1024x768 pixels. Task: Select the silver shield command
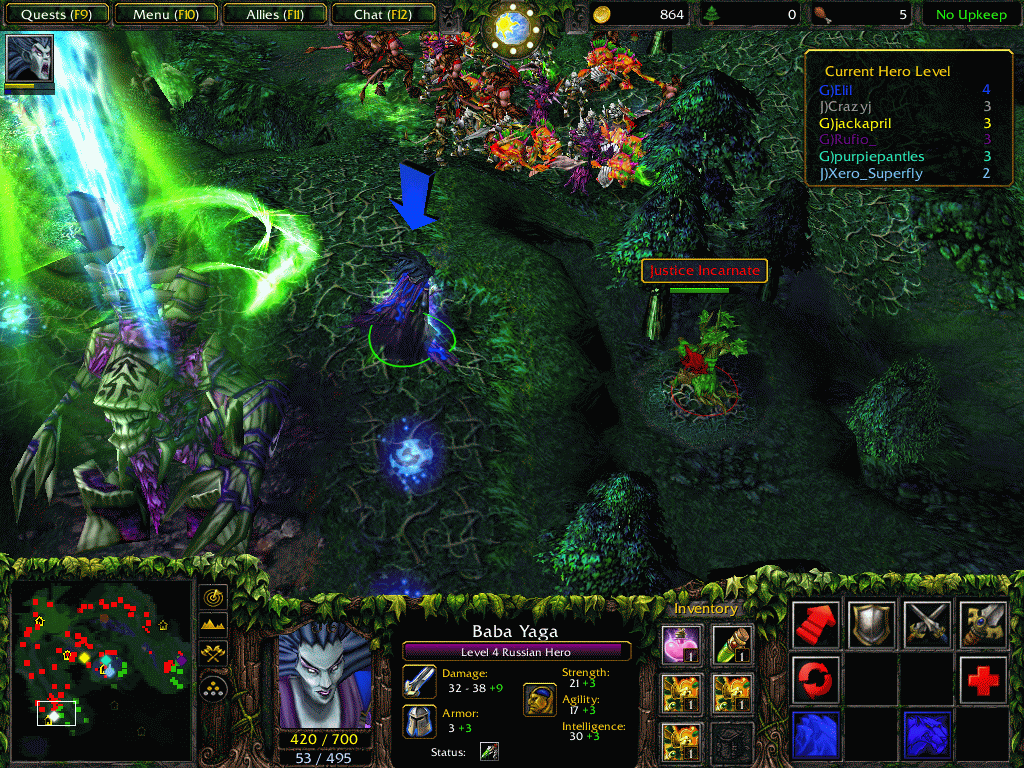(x=871, y=625)
